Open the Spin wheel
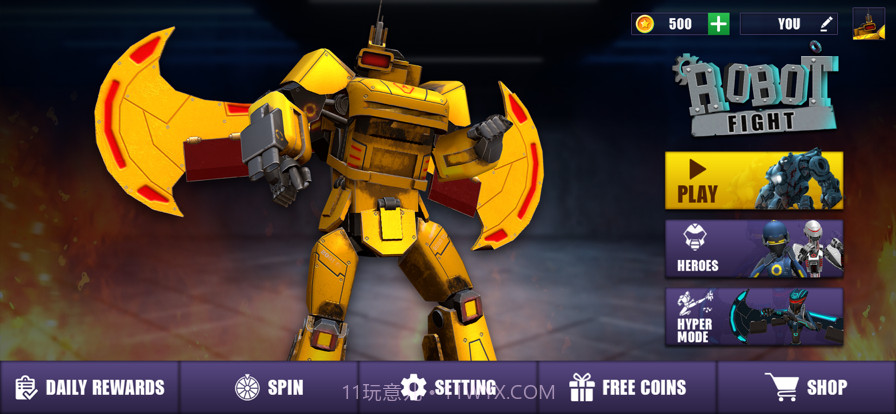Viewport: 896px width, 414px height. (x=269, y=388)
